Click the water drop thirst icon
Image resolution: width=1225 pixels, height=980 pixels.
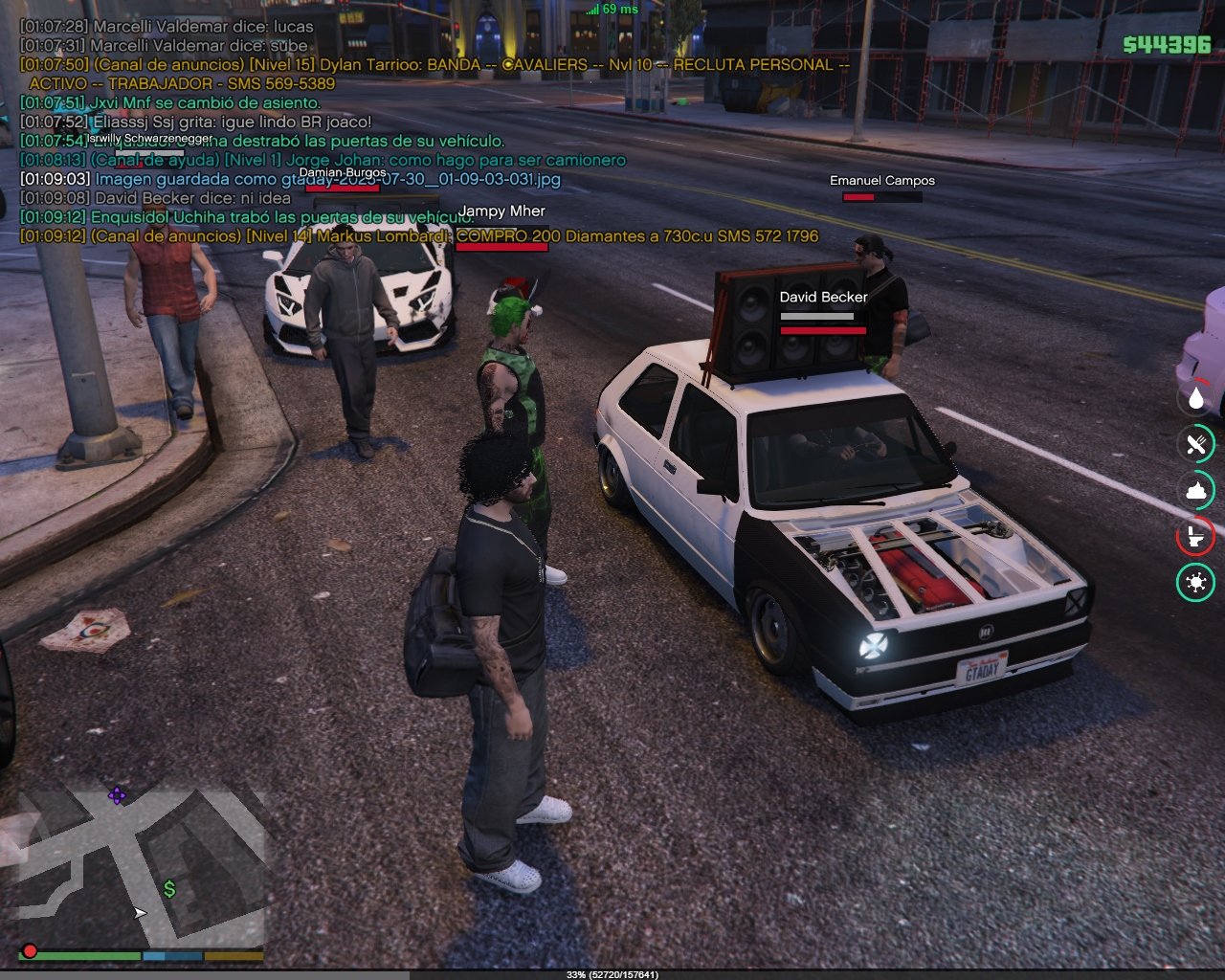[1195, 398]
